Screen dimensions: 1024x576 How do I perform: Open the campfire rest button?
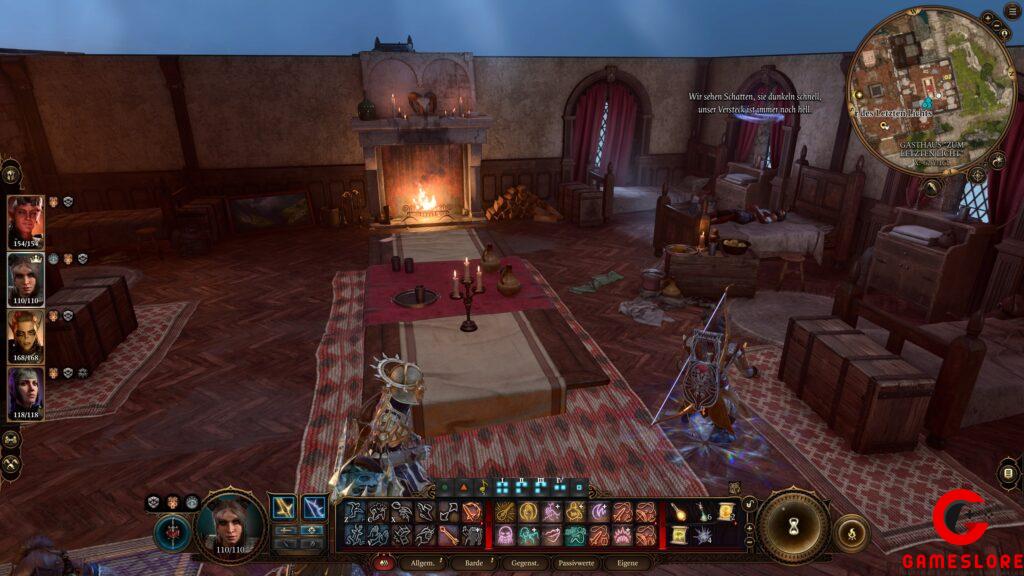[851, 532]
